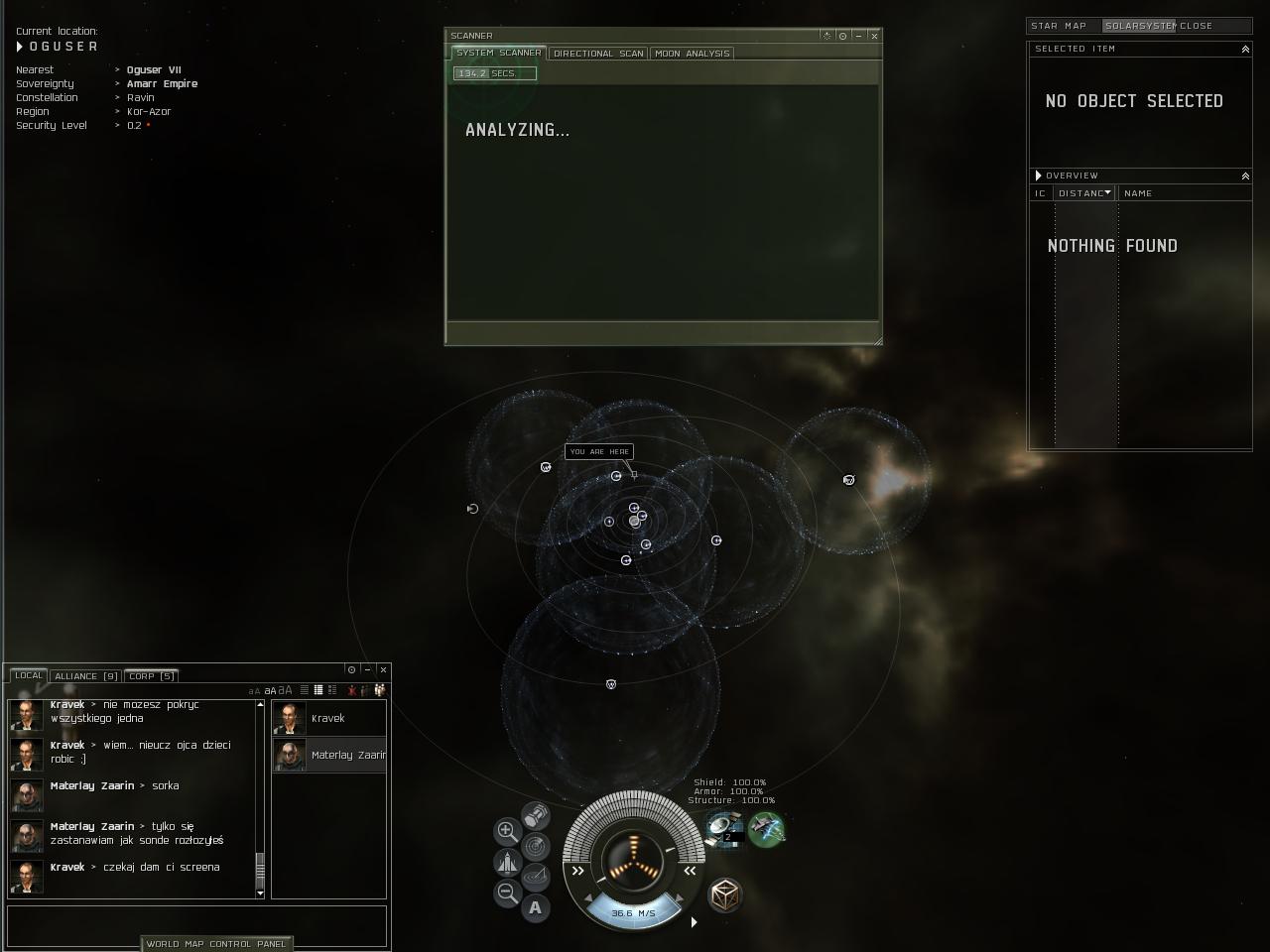The height and width of the screenshot is (952, 1270).
Task: Close the Scanner window
Action: pyautogui.click(x=874, y=36)
